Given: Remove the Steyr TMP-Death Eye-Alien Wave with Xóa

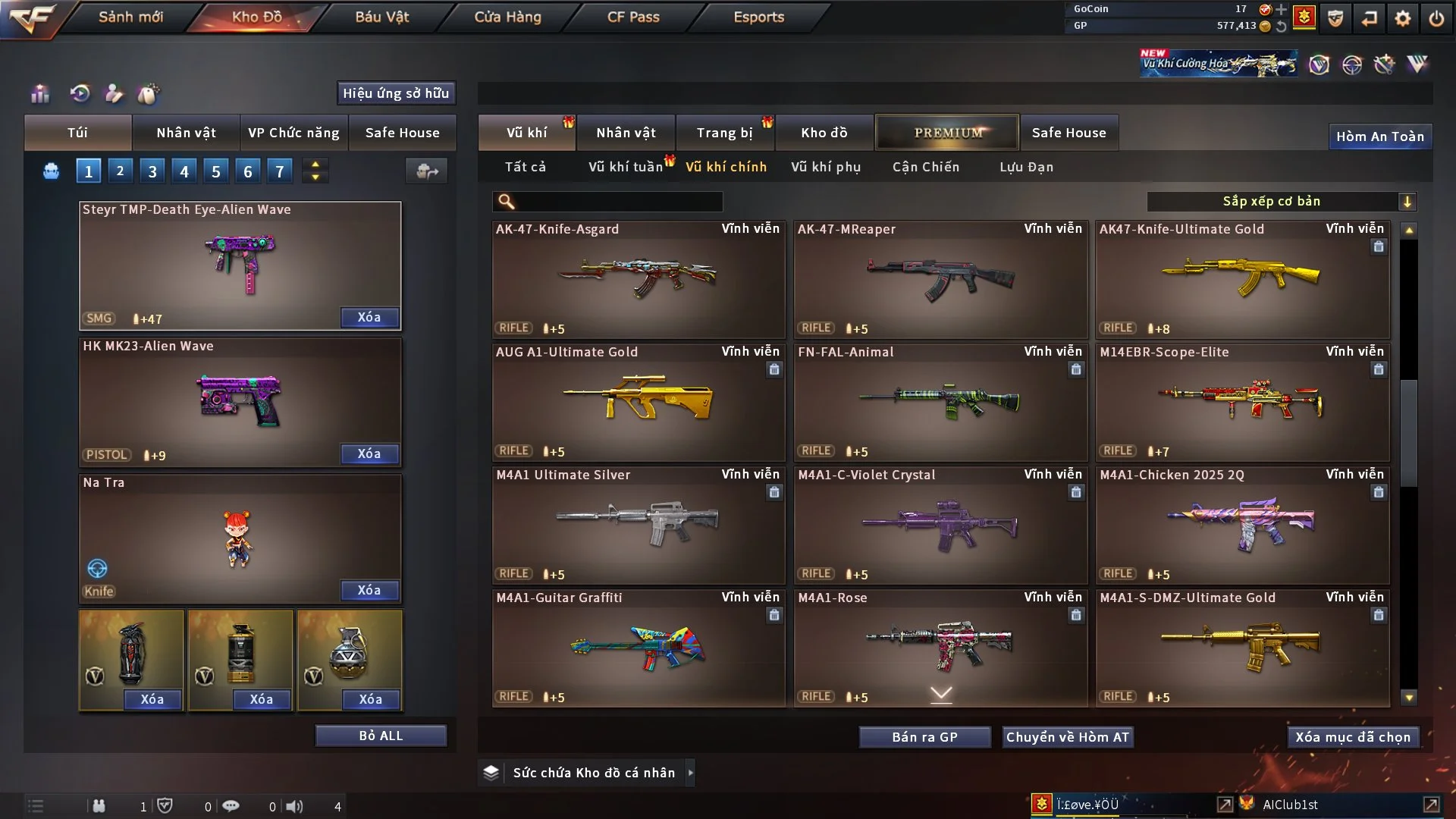Looking at the screenshot, I should coord(369,317).
